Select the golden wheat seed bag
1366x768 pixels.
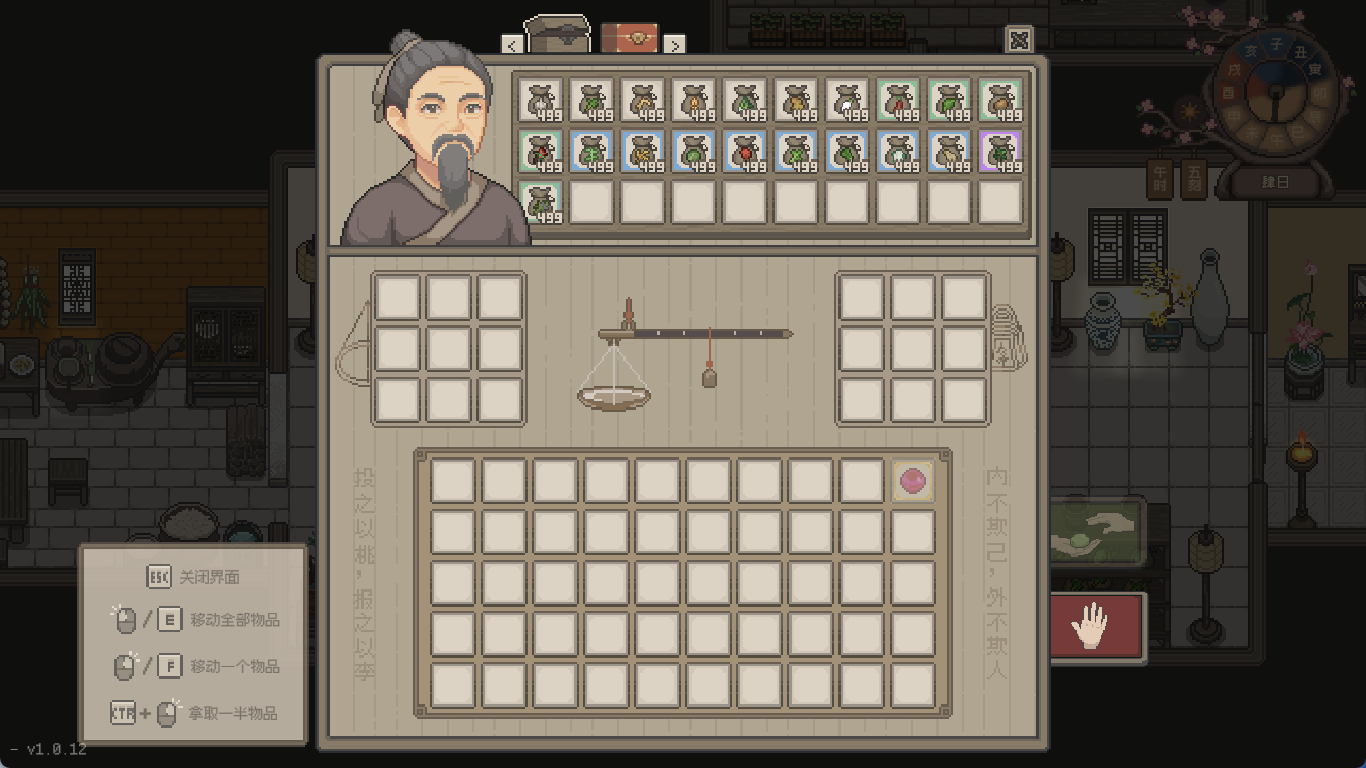pos(644,100)
